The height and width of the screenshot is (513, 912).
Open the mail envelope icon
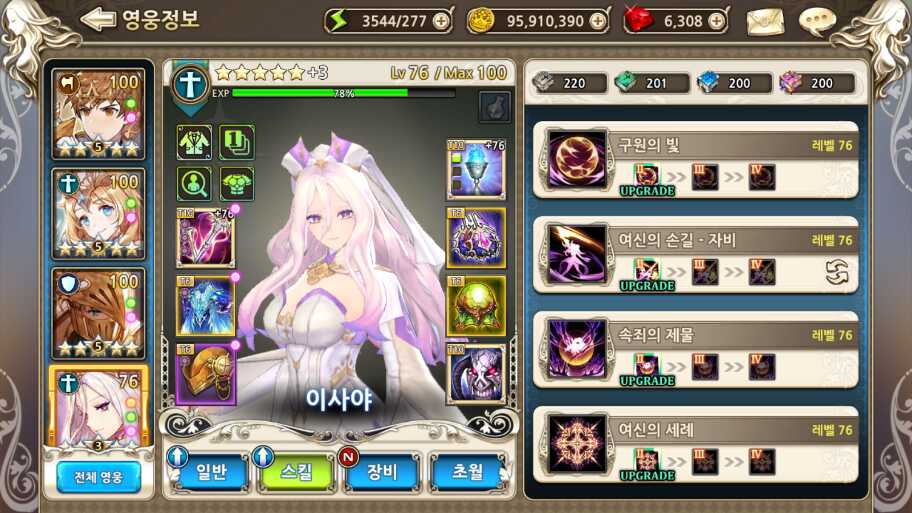pyautogui.click(x=764, y=20)
